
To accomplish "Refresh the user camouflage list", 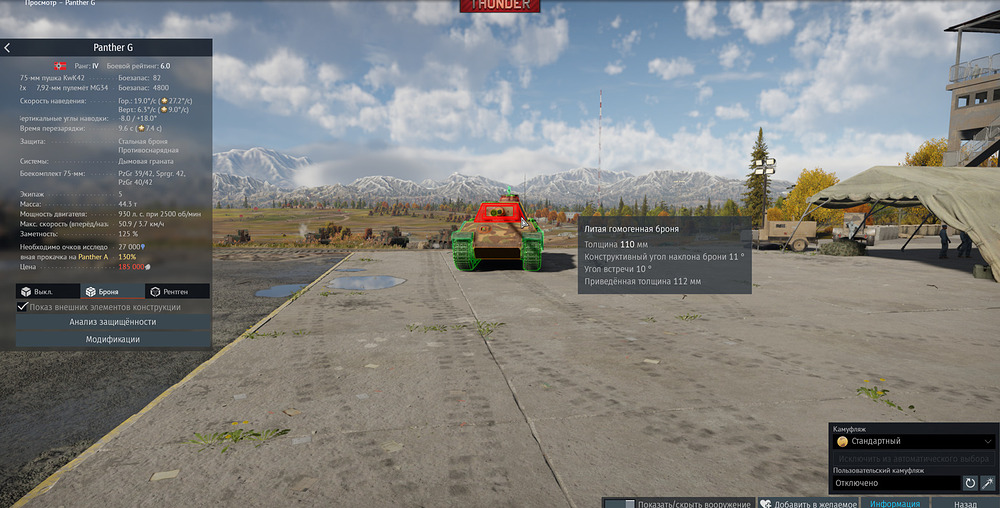I will pos(969,482).
